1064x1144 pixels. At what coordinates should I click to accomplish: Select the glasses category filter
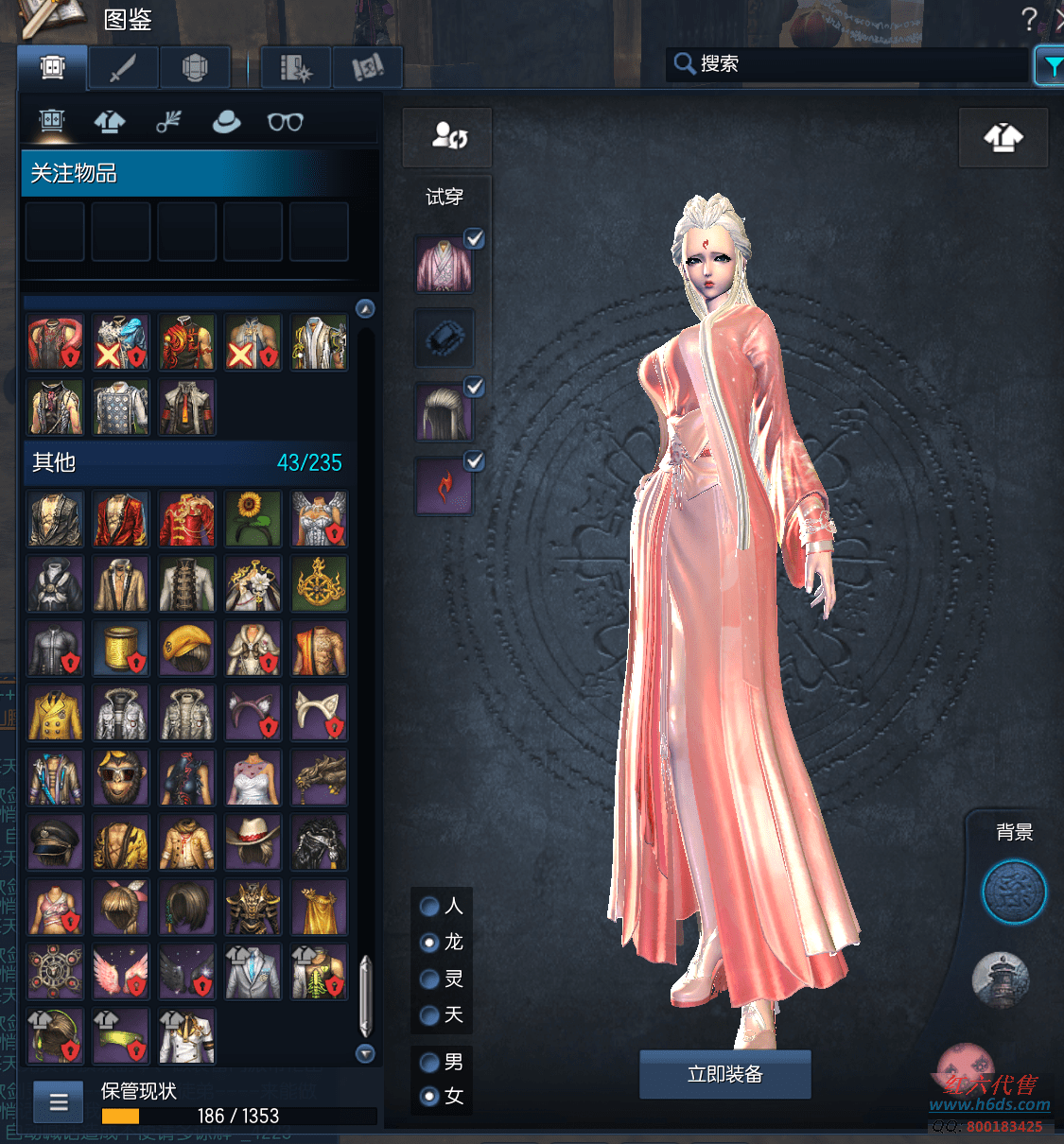coord(285,122)
